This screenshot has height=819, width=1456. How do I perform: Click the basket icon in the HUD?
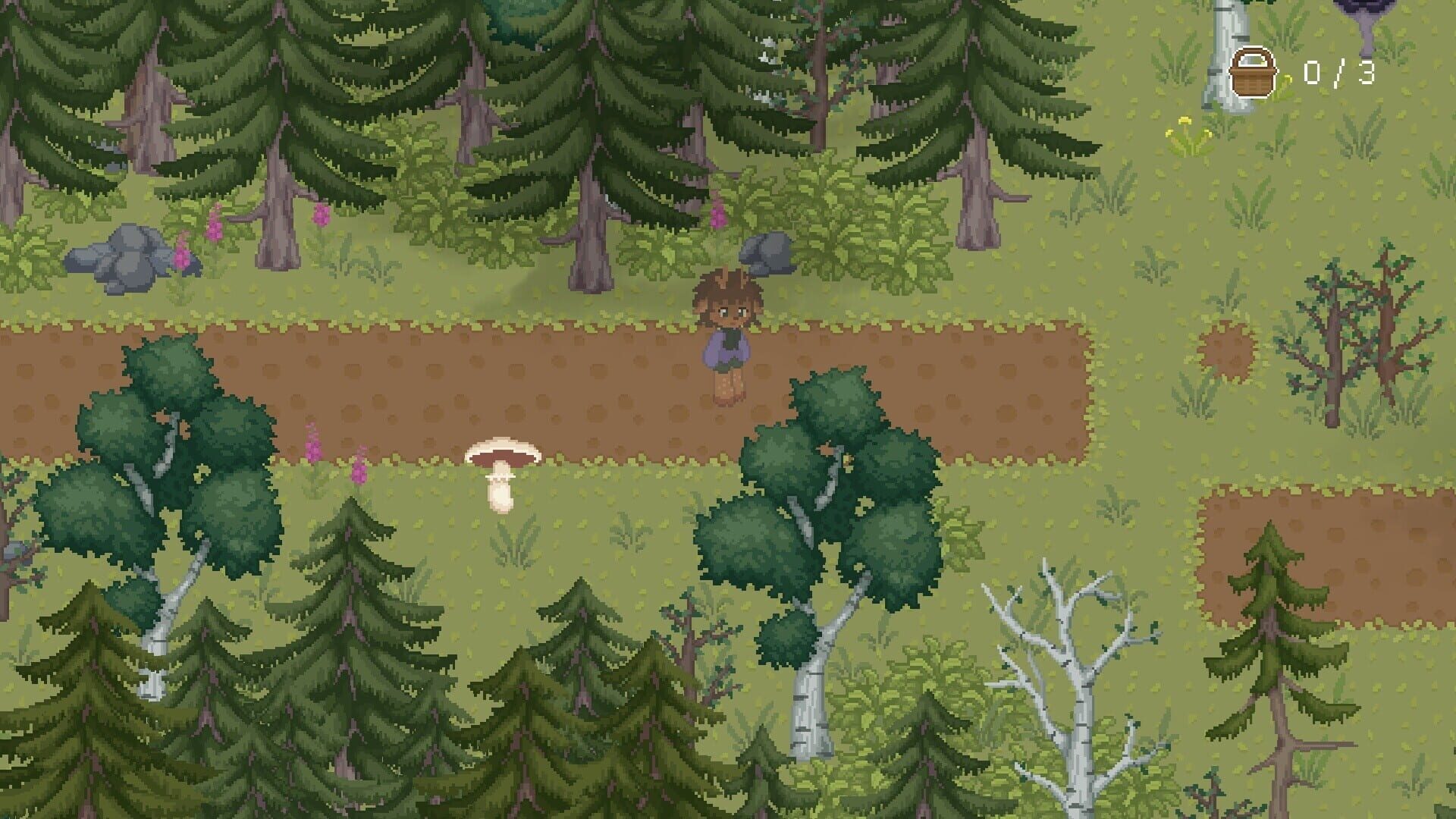[x=1255, y=72]
